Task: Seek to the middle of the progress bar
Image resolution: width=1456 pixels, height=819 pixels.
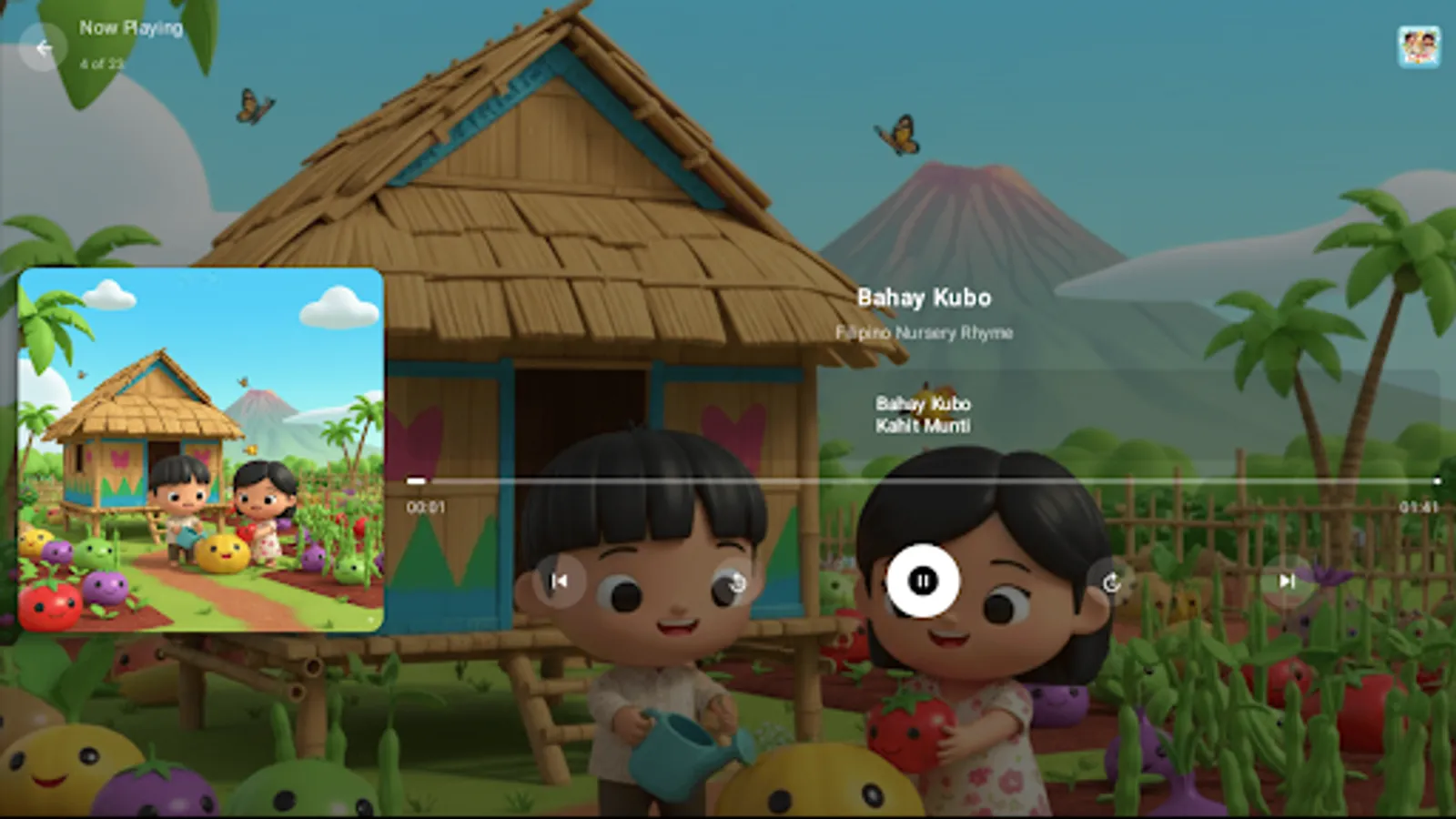Action: (924, 480)
